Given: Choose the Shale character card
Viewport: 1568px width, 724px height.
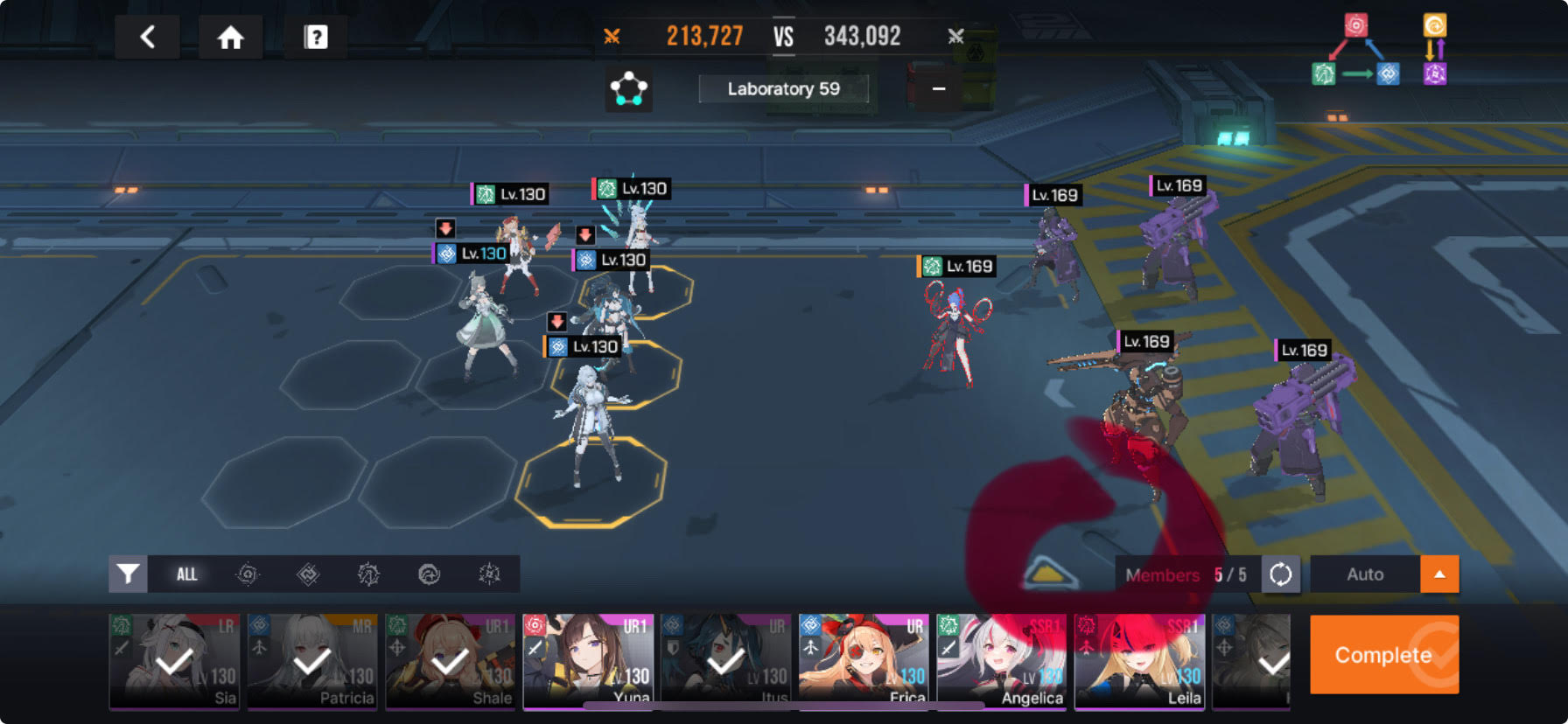Looking at the screenshot, I should (x=450, y=660).
